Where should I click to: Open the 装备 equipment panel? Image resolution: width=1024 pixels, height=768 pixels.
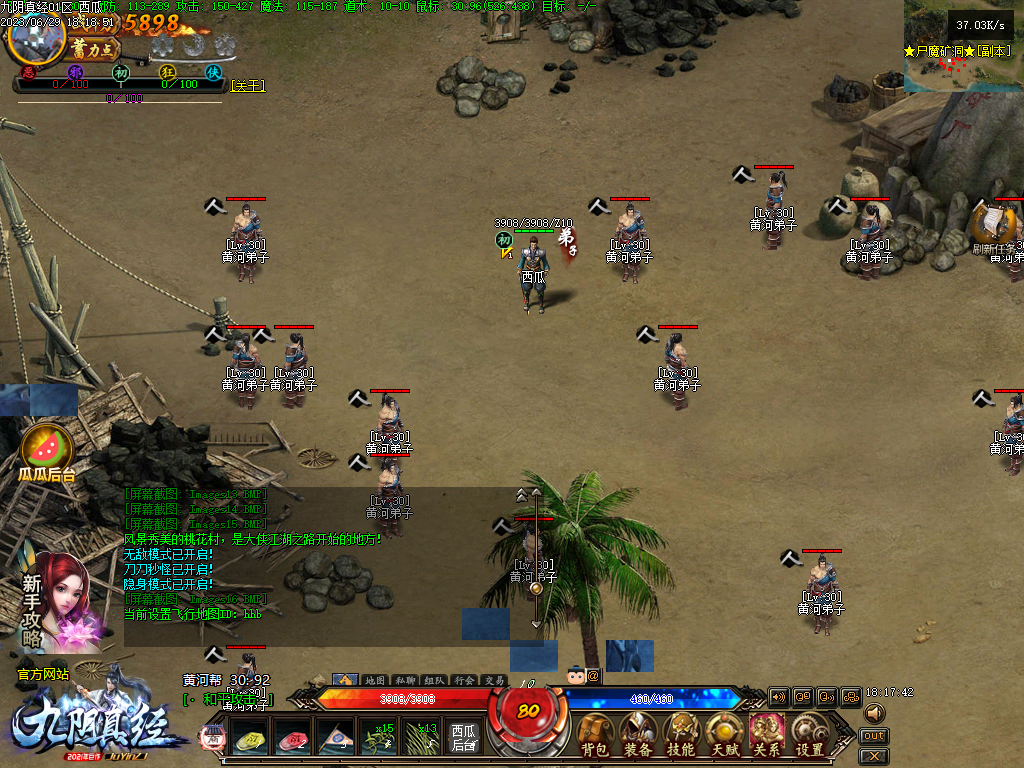tap(639, 734)
